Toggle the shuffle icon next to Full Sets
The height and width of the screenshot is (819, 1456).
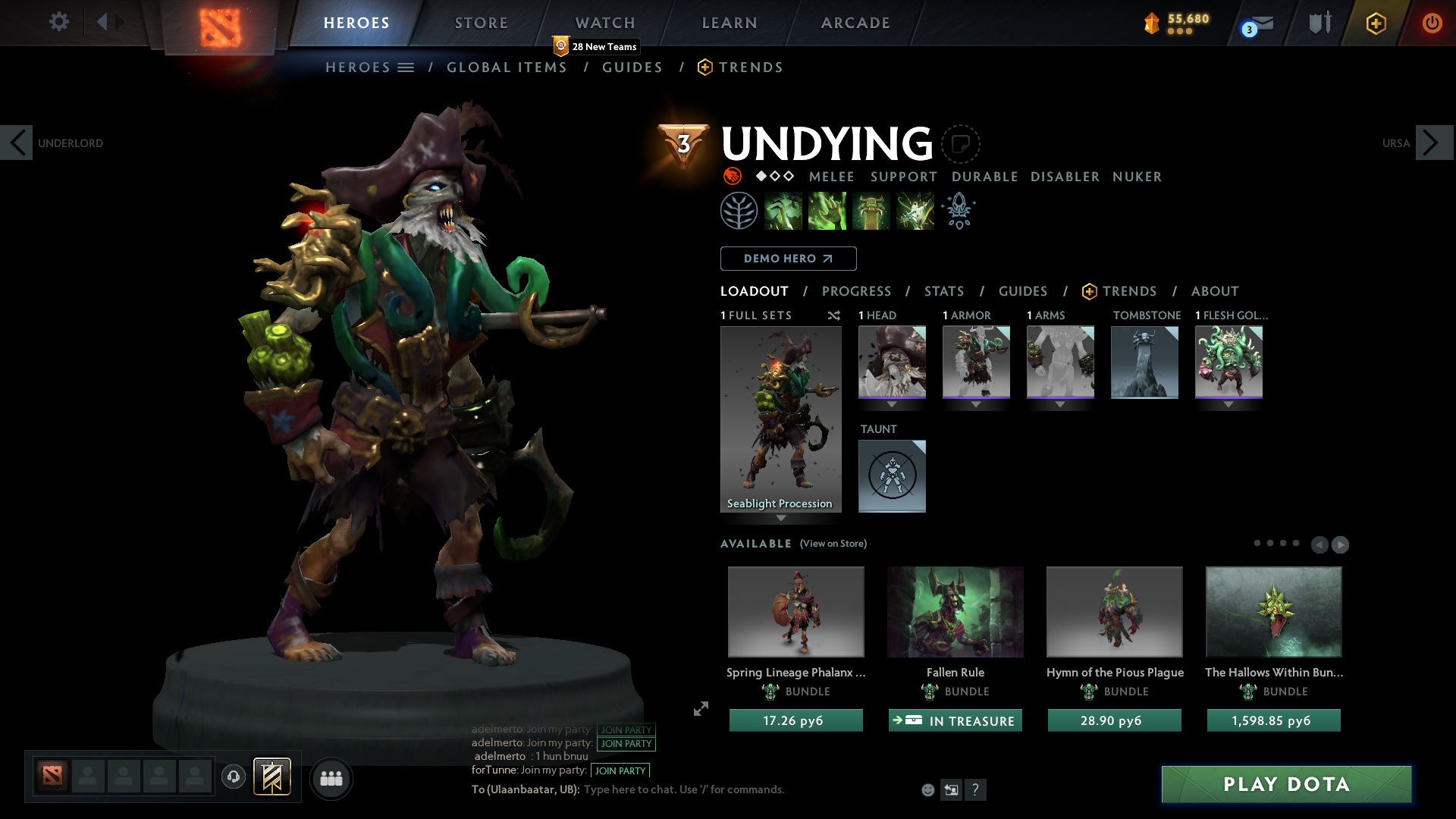point(834,315)
